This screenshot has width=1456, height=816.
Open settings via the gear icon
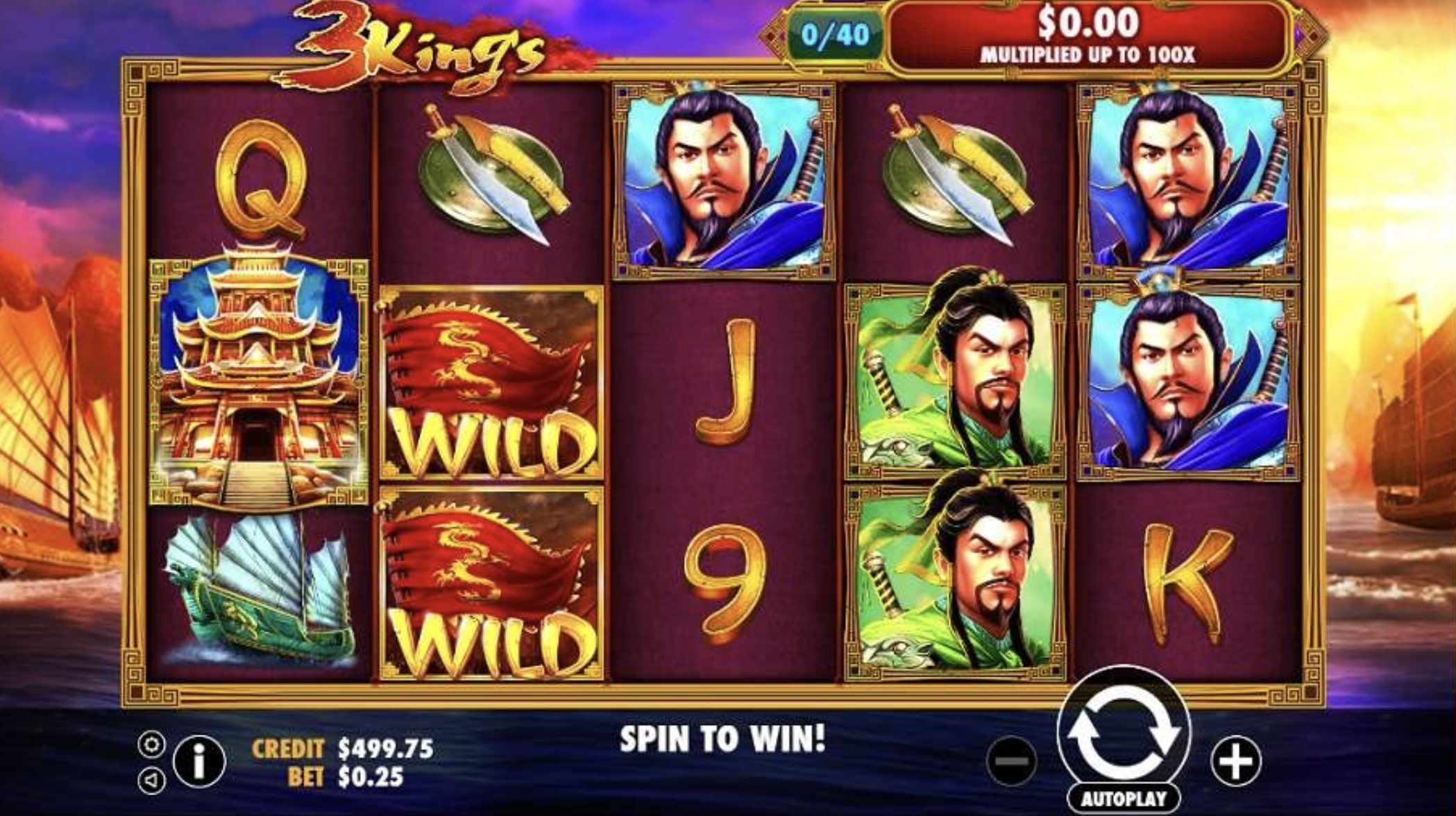[x=151, y=745]
